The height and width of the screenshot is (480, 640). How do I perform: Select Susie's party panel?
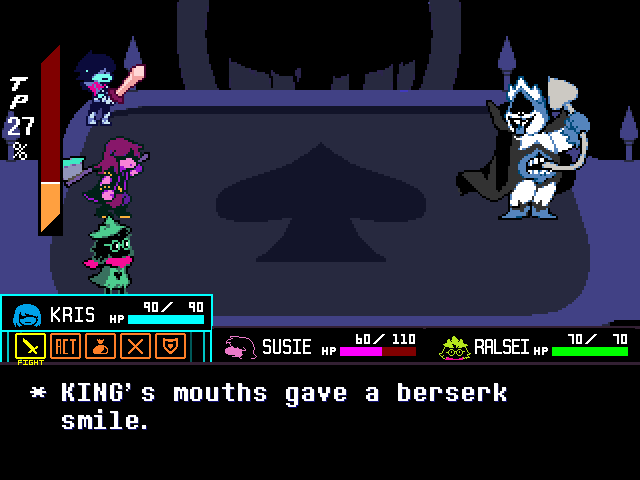pyautogui.click(x=319, y=347)
